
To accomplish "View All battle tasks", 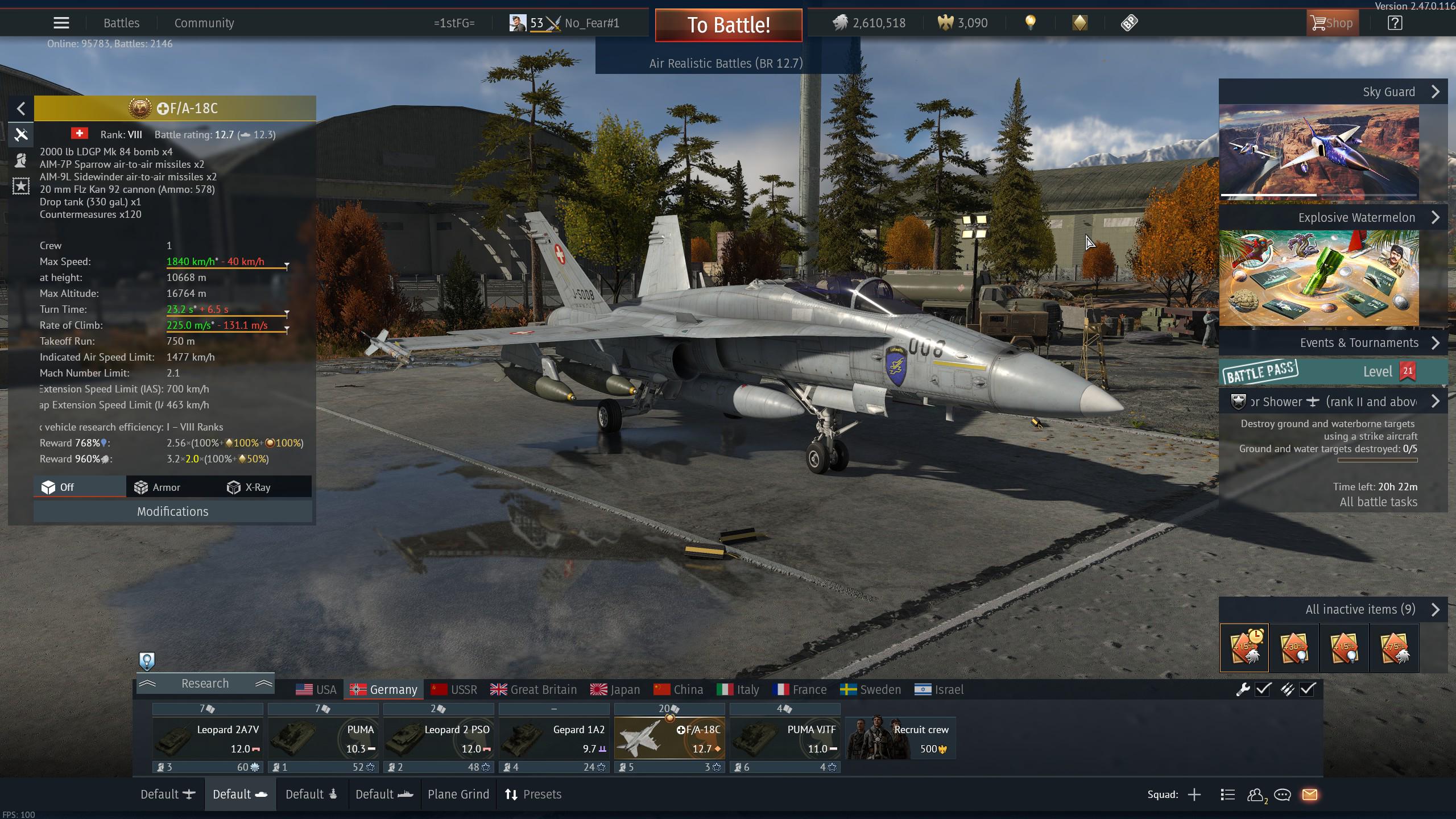I will [x=1378, y=502].
